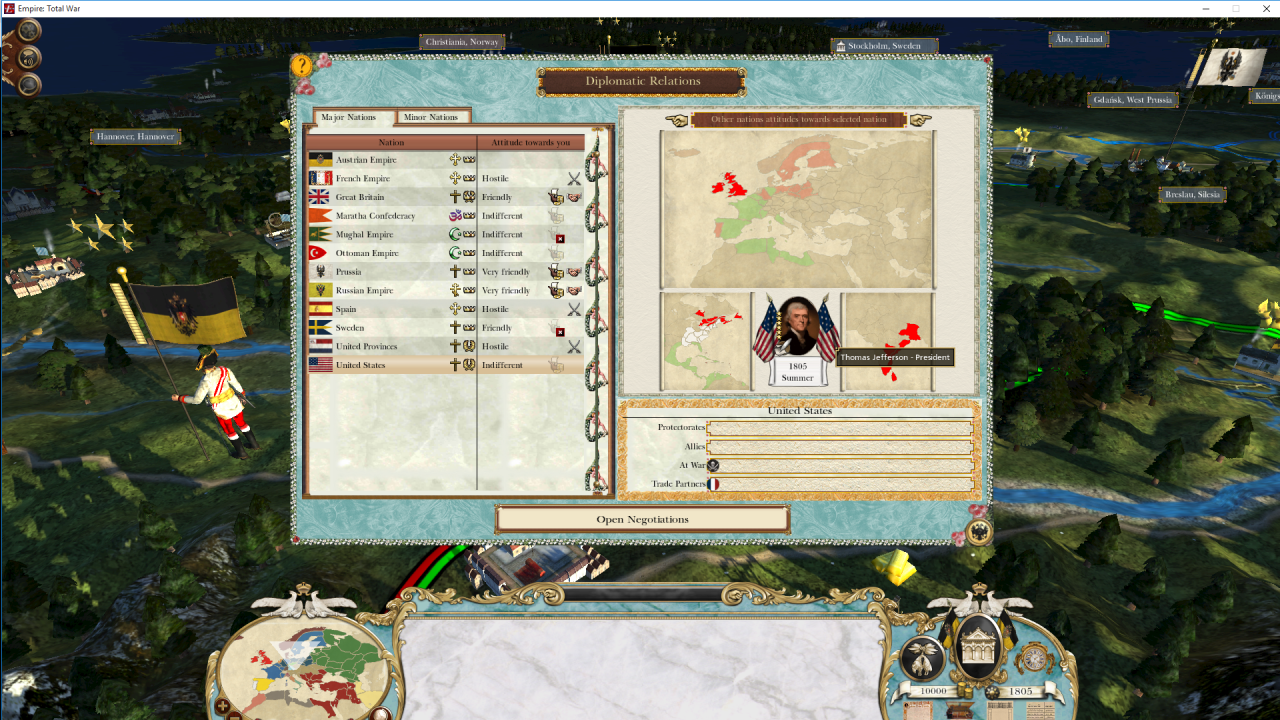Close the Diplomatic Relations panel with eagle button
This screenshot has height=720, width=1280.
tap(979, 531)
